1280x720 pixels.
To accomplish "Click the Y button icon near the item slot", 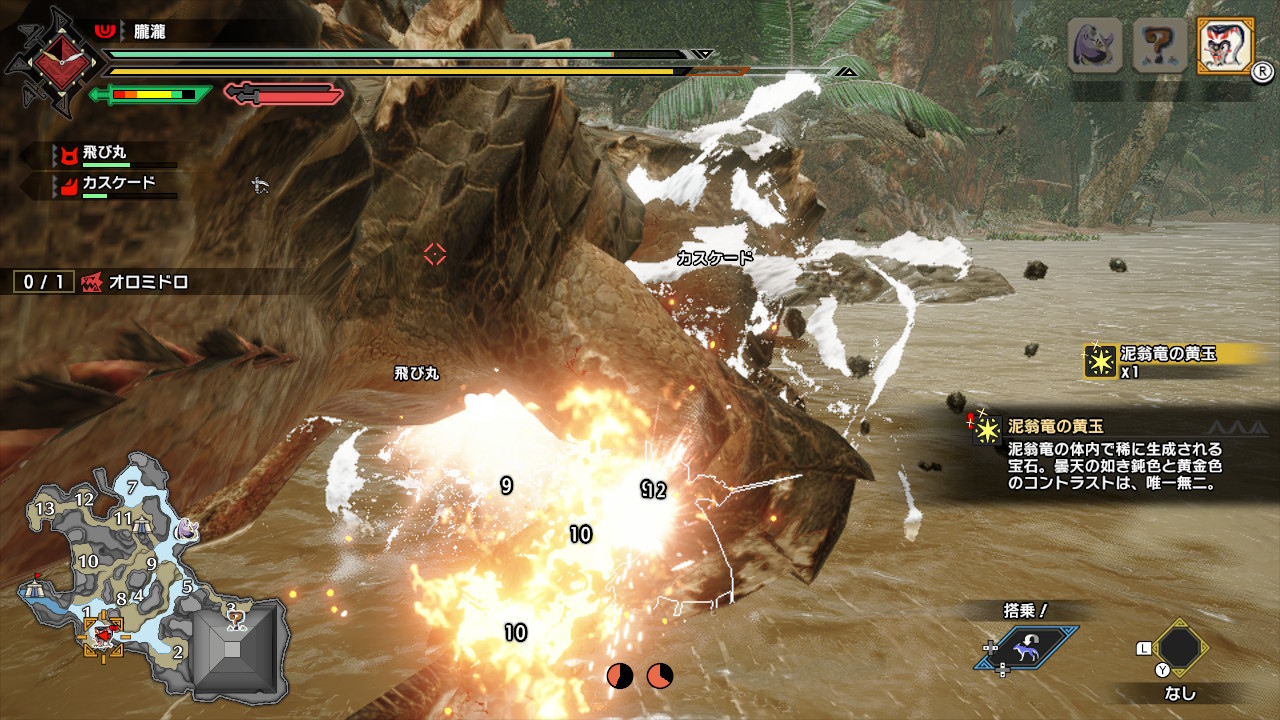I will [1163, 669].
